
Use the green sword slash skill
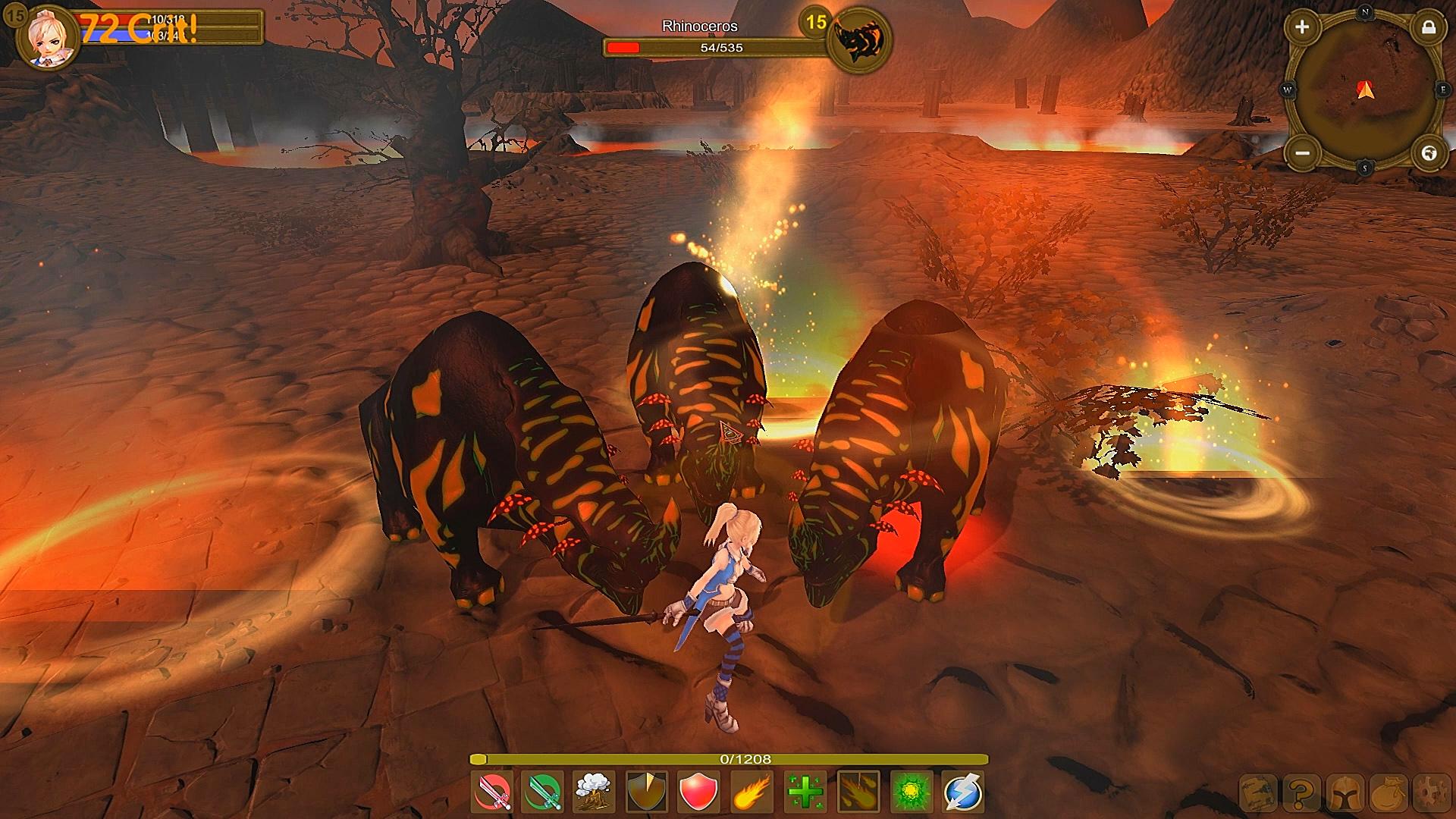point(544,792)
